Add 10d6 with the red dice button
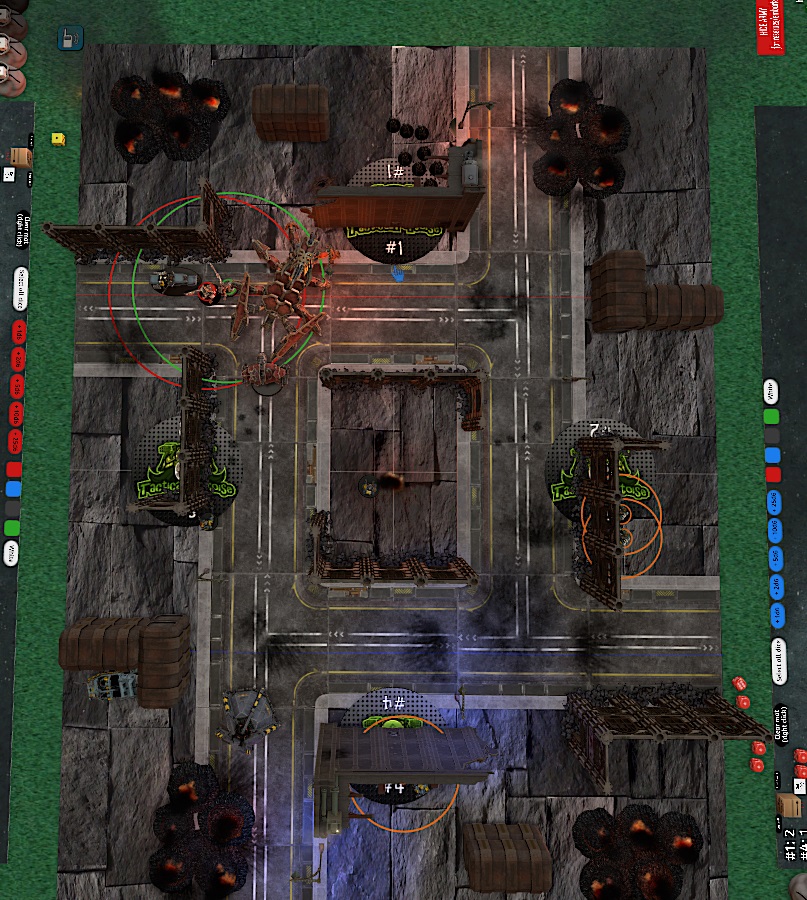807x900 pixels. 16,413
